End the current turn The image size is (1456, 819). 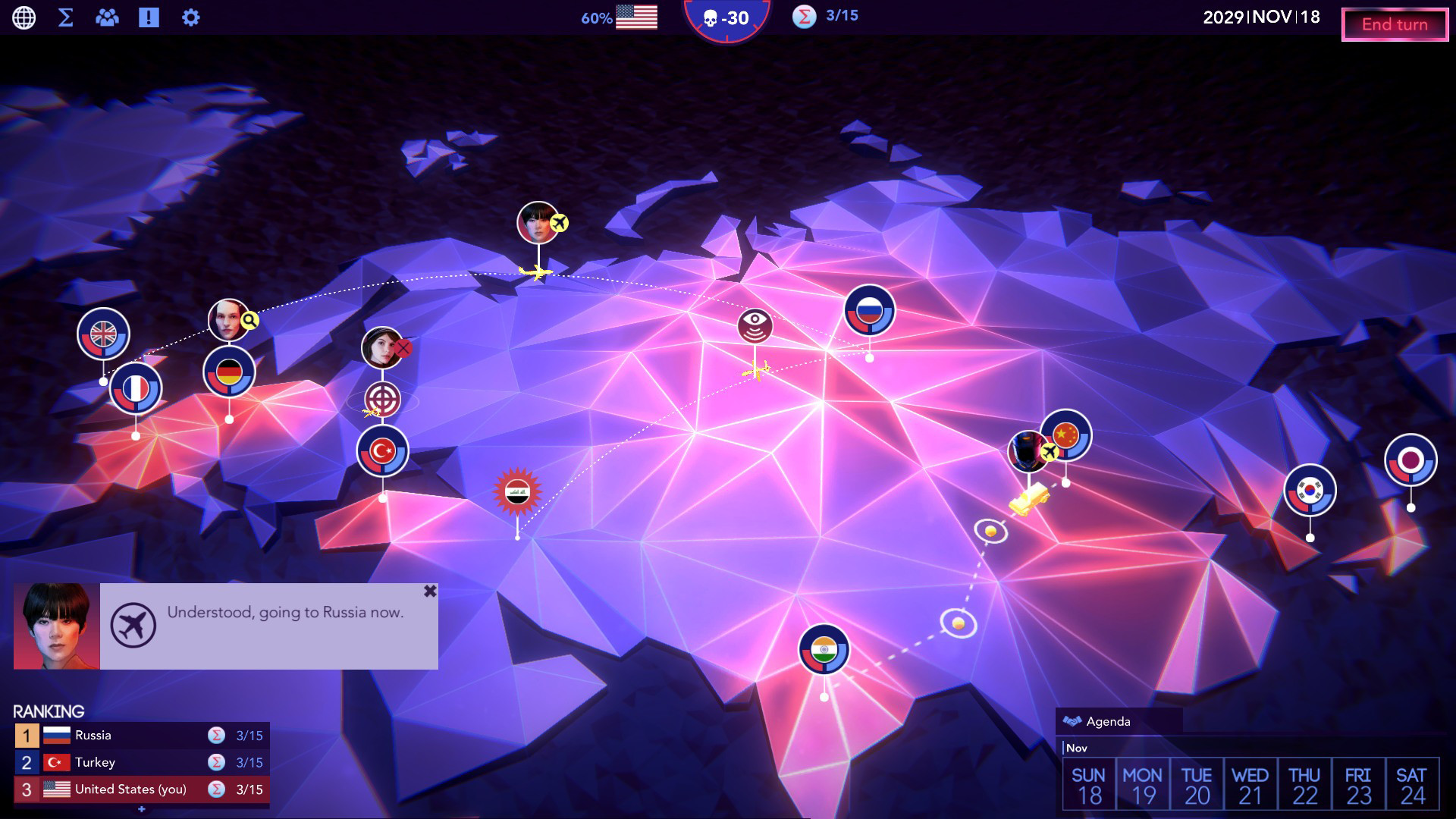tap(1395, 24)
